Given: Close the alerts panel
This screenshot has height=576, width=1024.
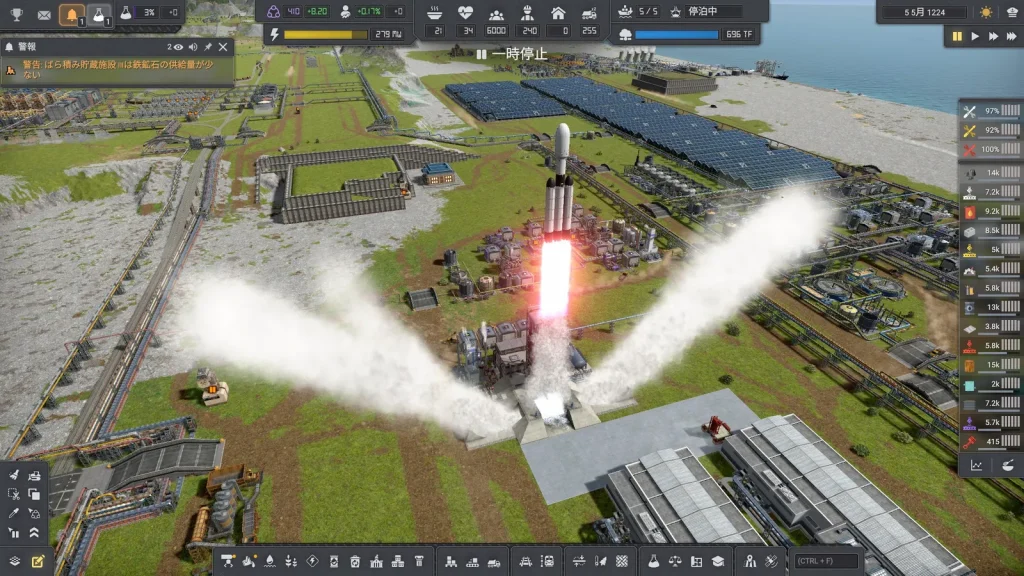Looking at the screenshot, I should (223, 47).
